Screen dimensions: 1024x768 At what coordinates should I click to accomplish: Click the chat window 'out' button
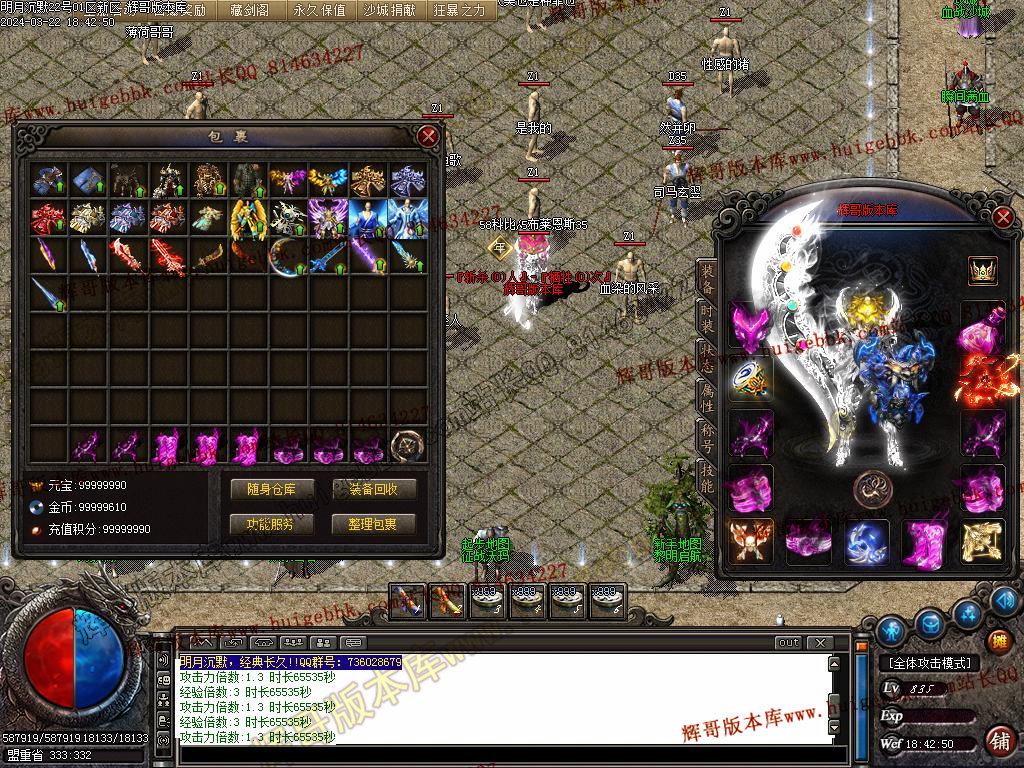(x=789, y=643)
